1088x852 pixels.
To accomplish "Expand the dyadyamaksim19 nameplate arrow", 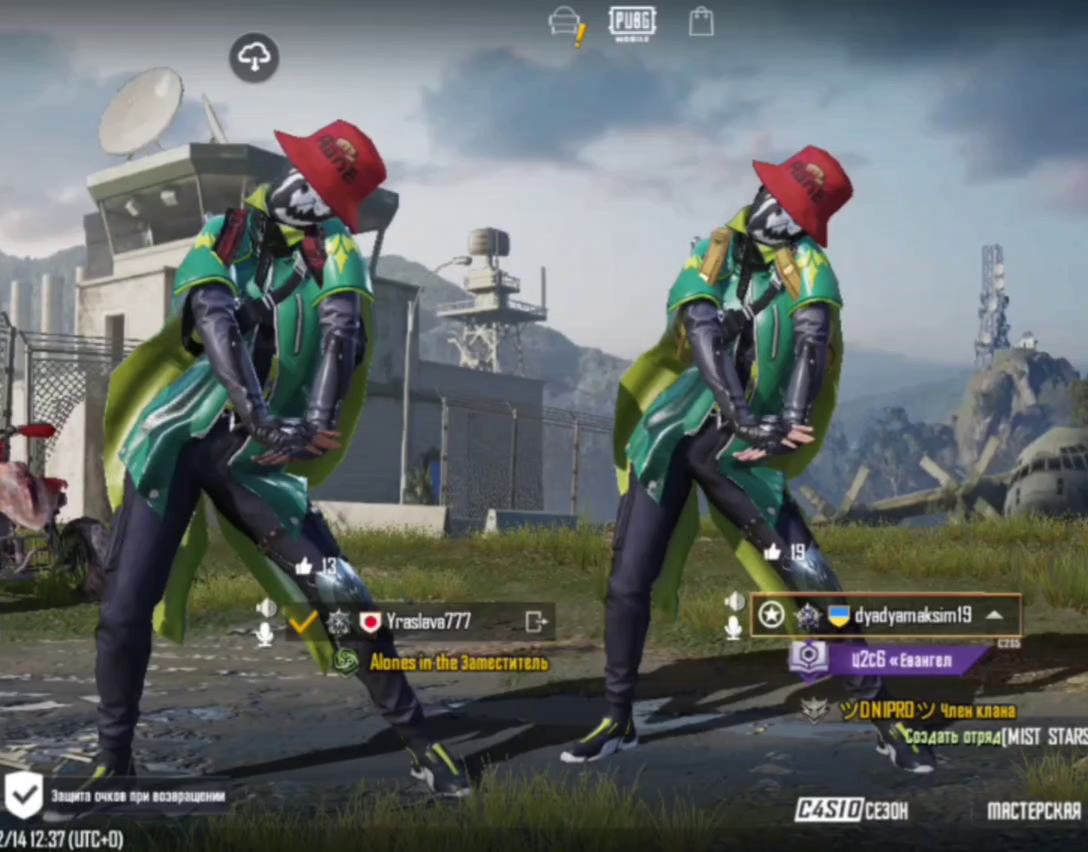I will coord(993,615).
